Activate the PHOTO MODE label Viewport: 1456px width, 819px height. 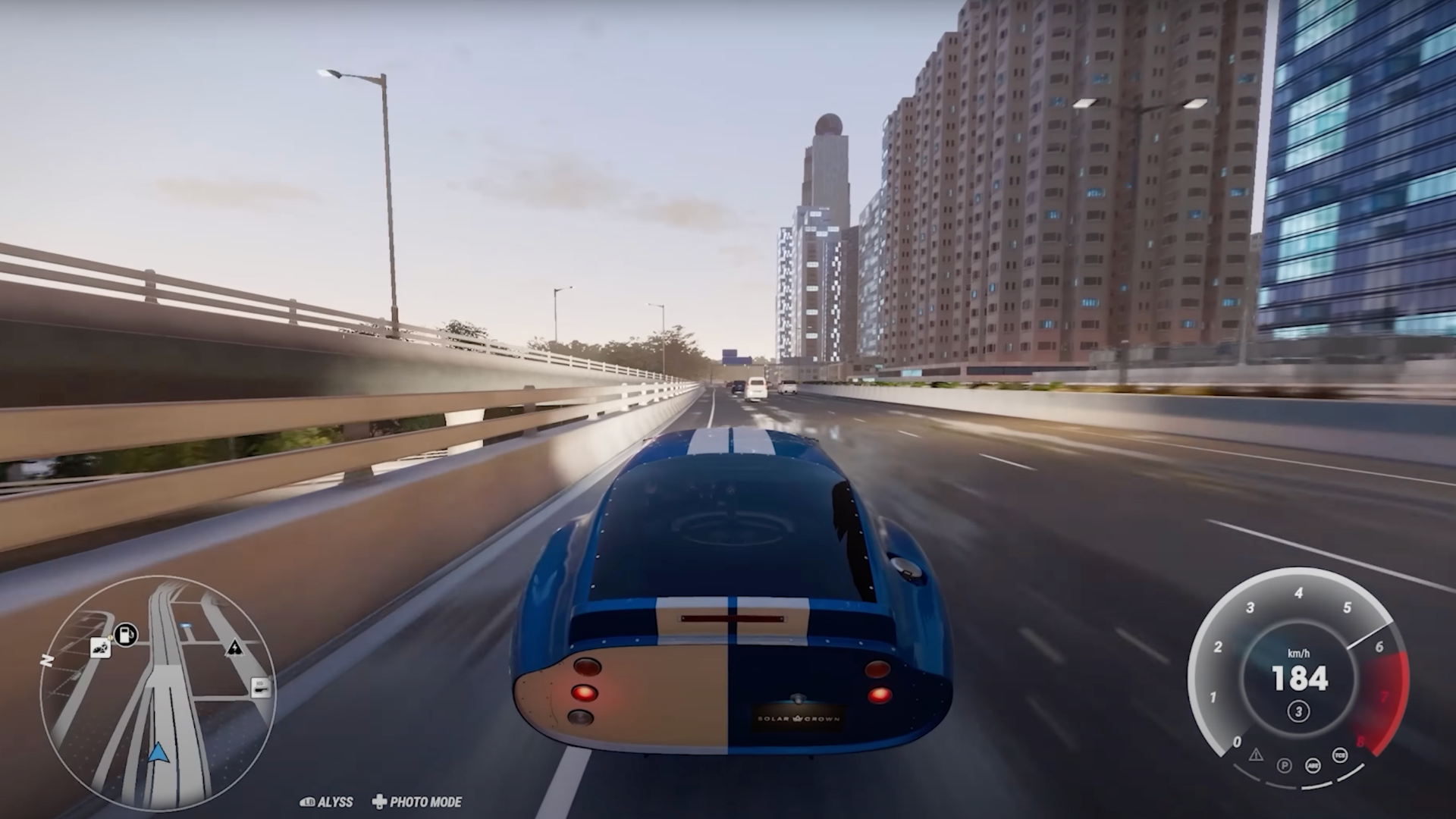click(425, 801)
